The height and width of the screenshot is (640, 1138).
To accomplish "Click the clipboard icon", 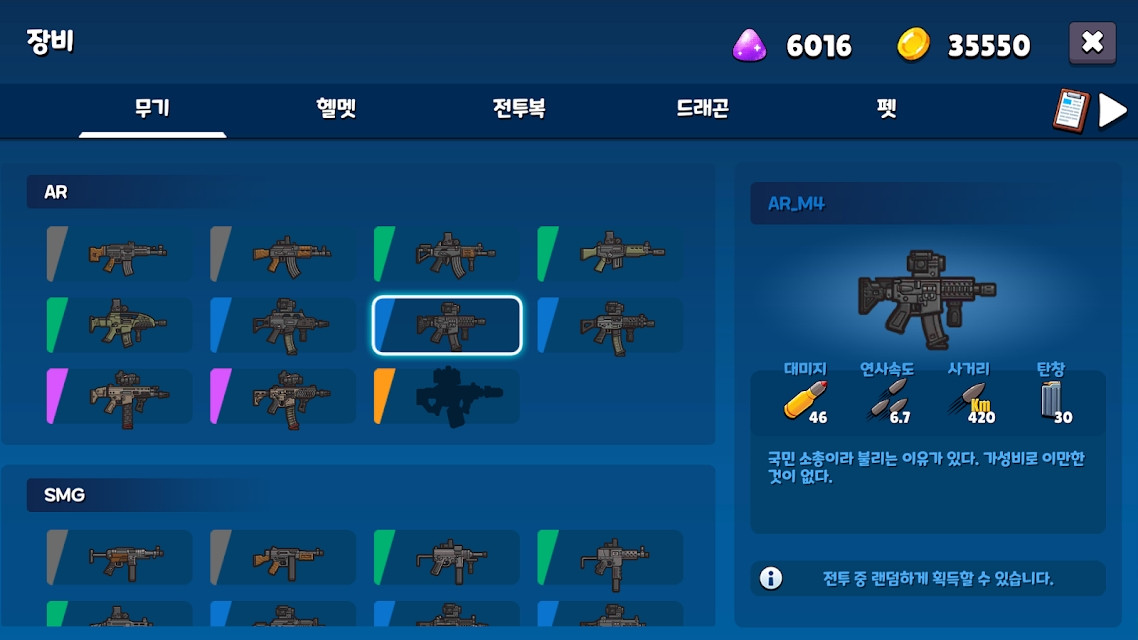I will click(1070, 110).
